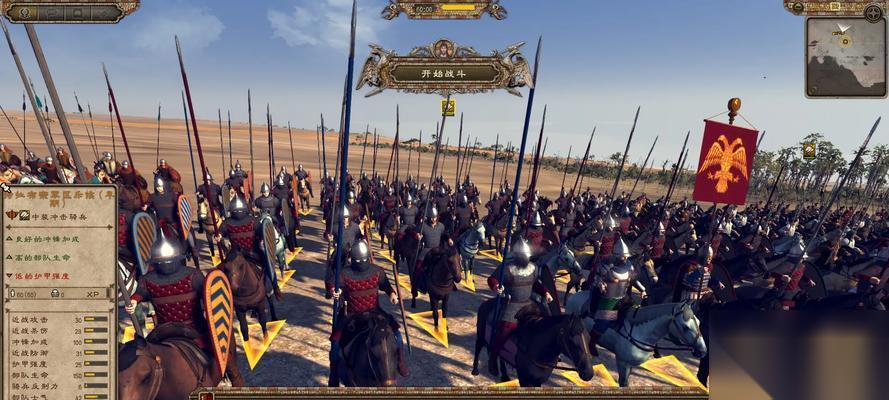Click the 开始战斗 start battle button

coord(443,71)
